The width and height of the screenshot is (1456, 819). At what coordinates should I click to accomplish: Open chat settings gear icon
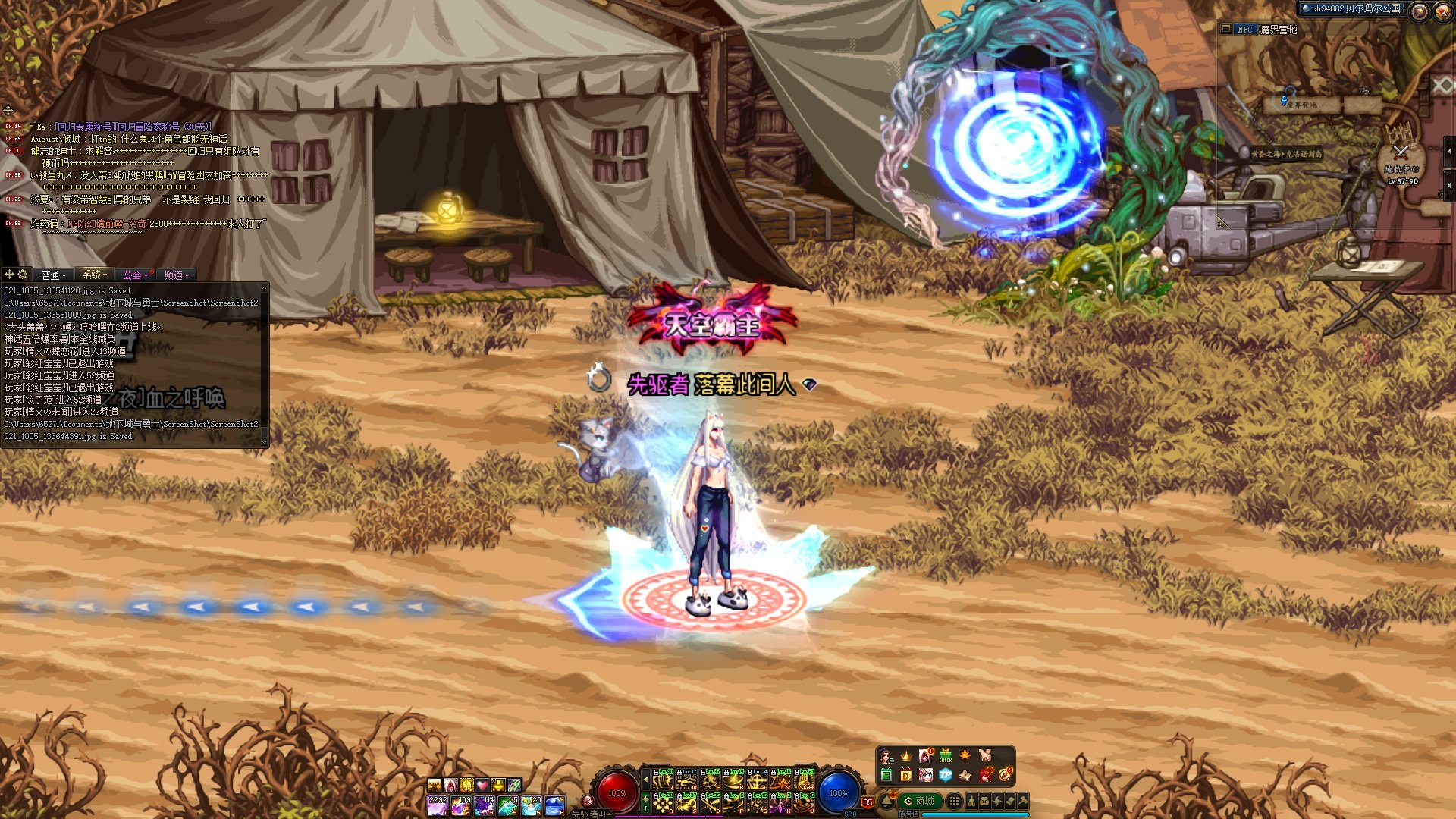(23, 275)
